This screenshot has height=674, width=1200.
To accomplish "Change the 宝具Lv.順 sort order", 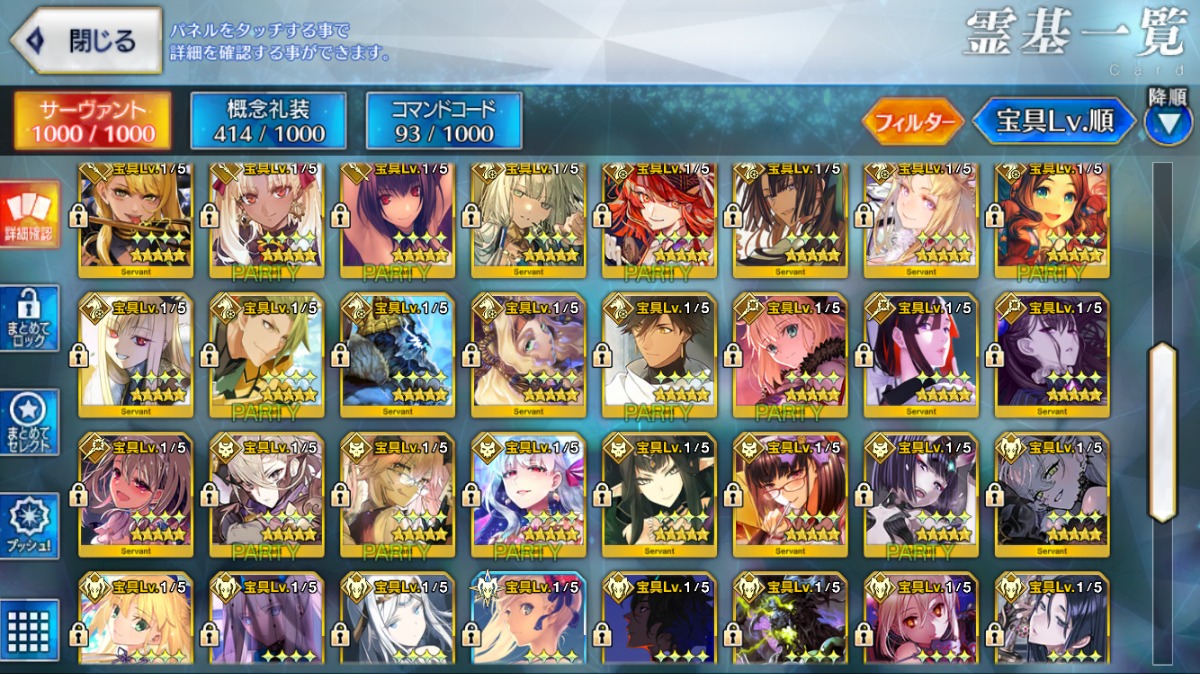I will (1056, 122).
